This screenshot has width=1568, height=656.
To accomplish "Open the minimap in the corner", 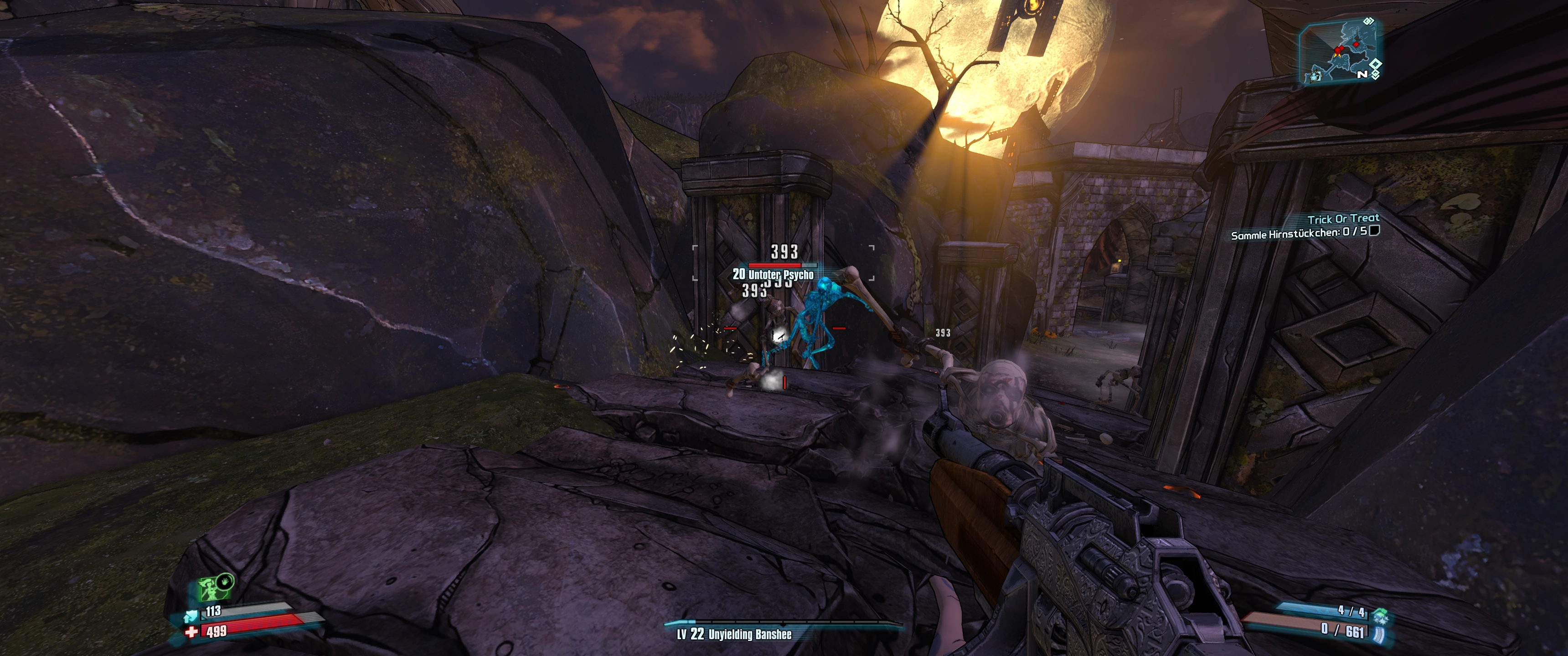I will tap(1339, 51).
